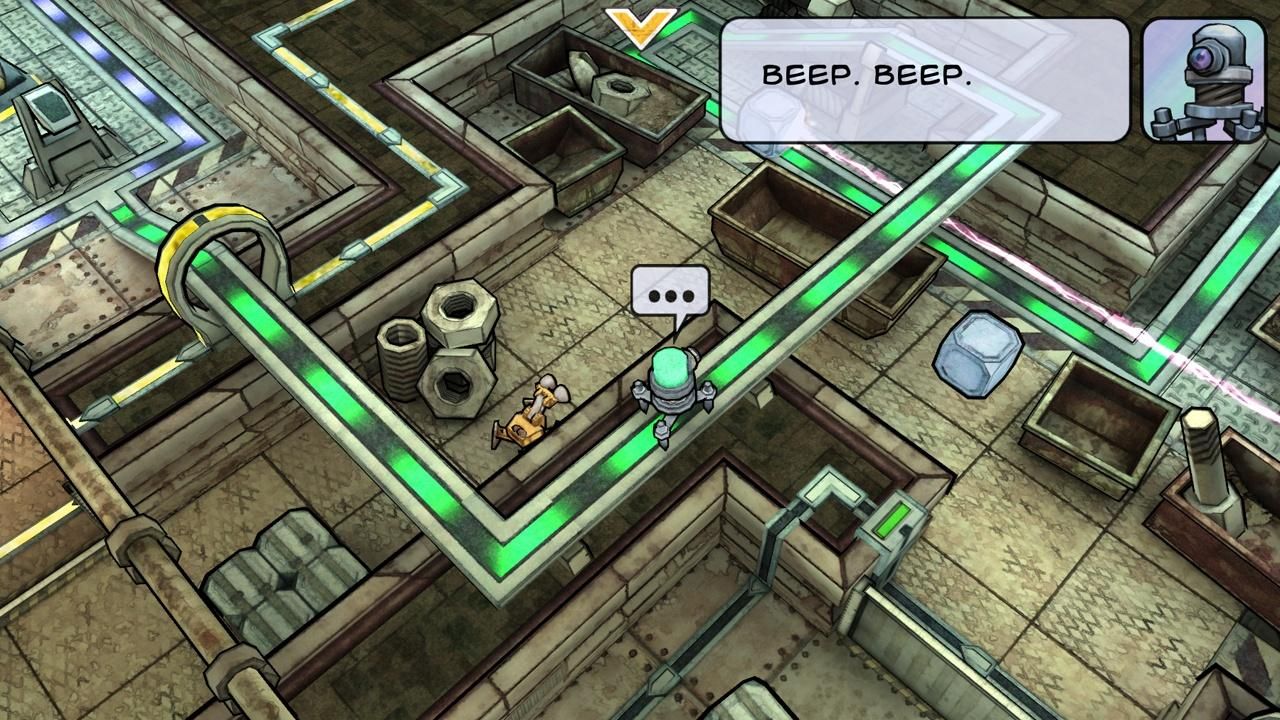Click the ellipsis speech bubble
Image resolution: width=1280 pixels, height=720 pixels.
point(670,290)
